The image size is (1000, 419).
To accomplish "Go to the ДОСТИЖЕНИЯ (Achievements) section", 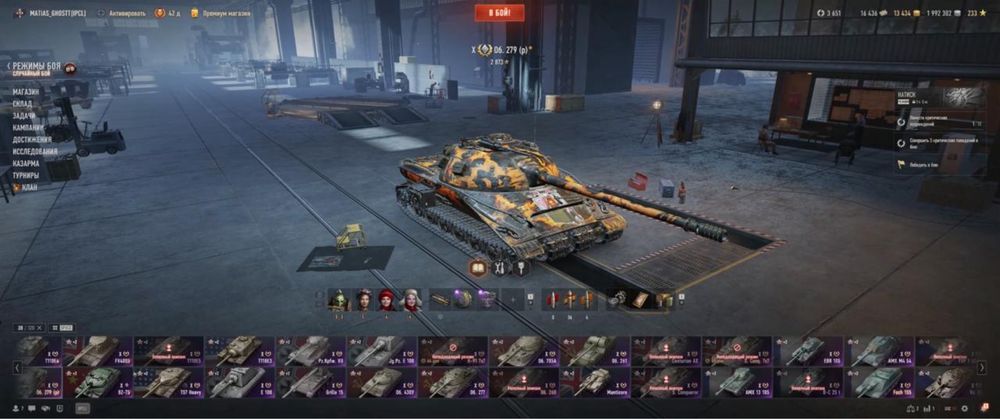I will pos(35,140).
